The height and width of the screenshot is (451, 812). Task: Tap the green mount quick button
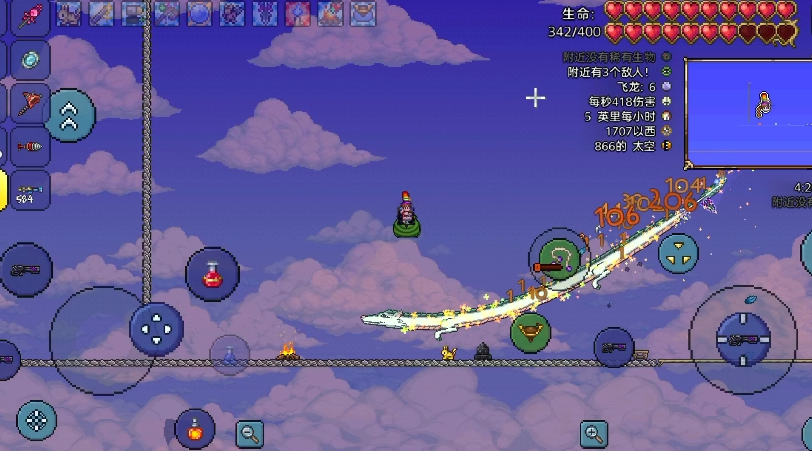point(531,331)
